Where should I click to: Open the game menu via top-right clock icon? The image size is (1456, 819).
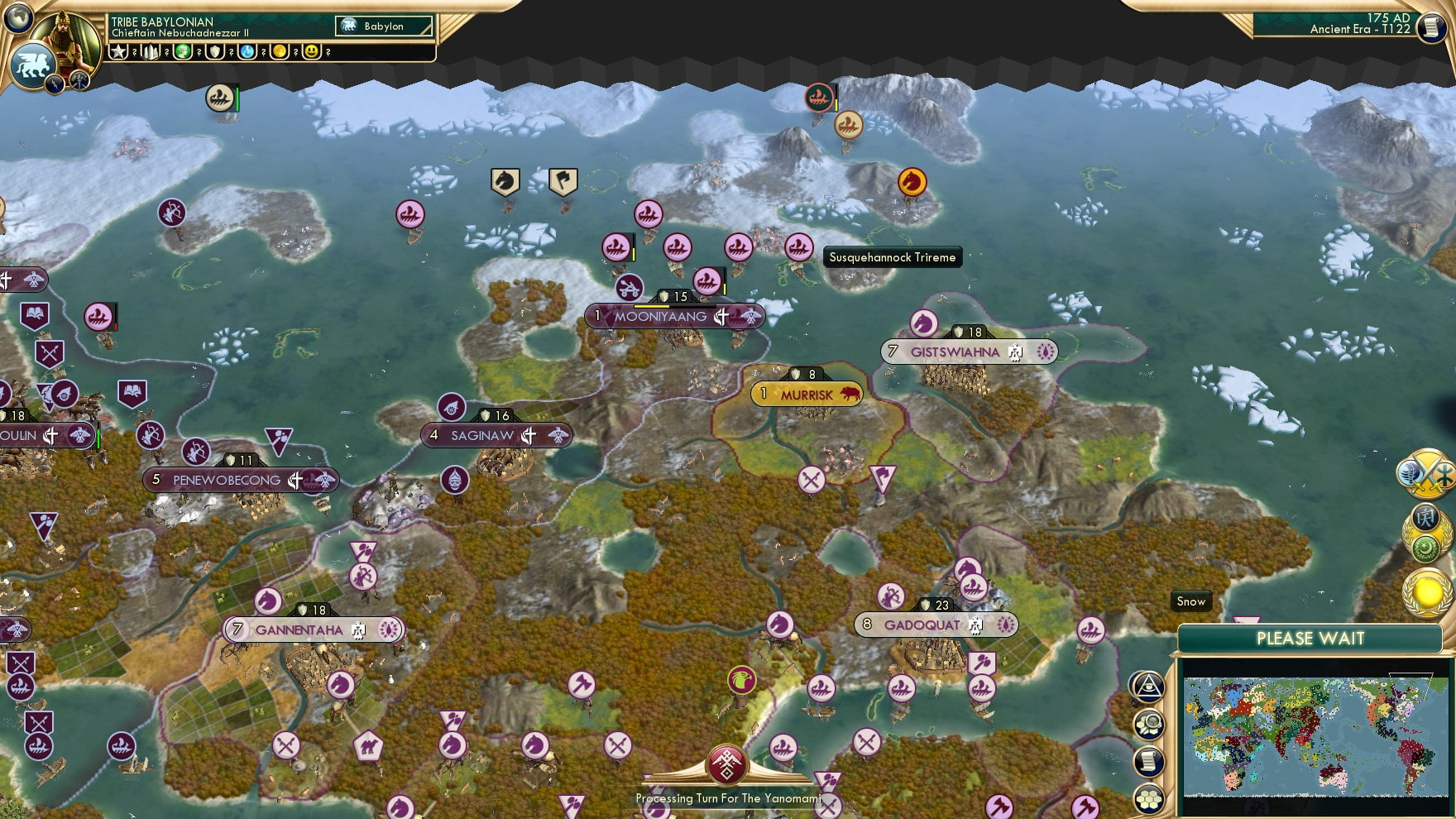[1434, 28]
